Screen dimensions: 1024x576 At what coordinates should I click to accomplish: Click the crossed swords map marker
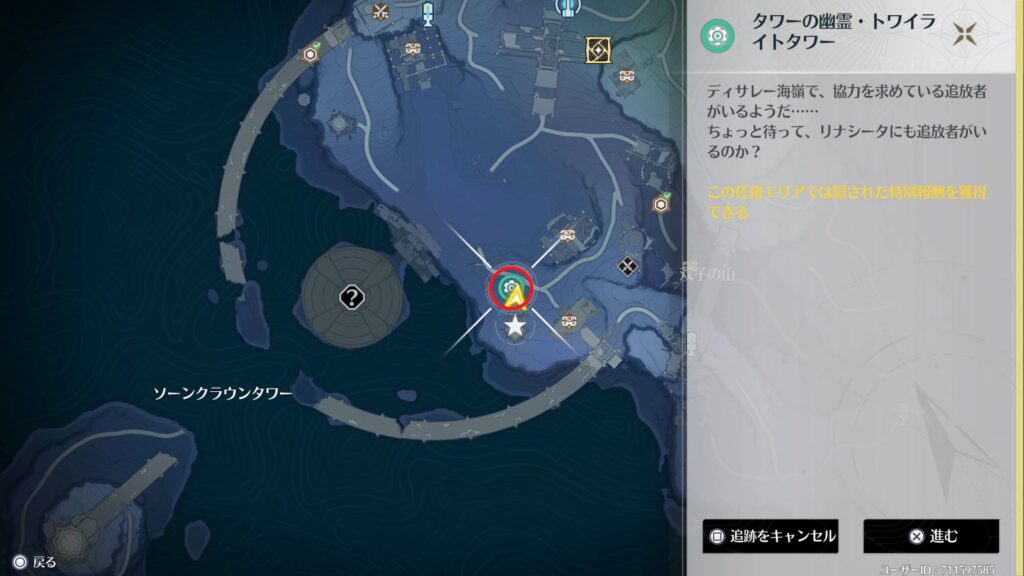(380, 12)
